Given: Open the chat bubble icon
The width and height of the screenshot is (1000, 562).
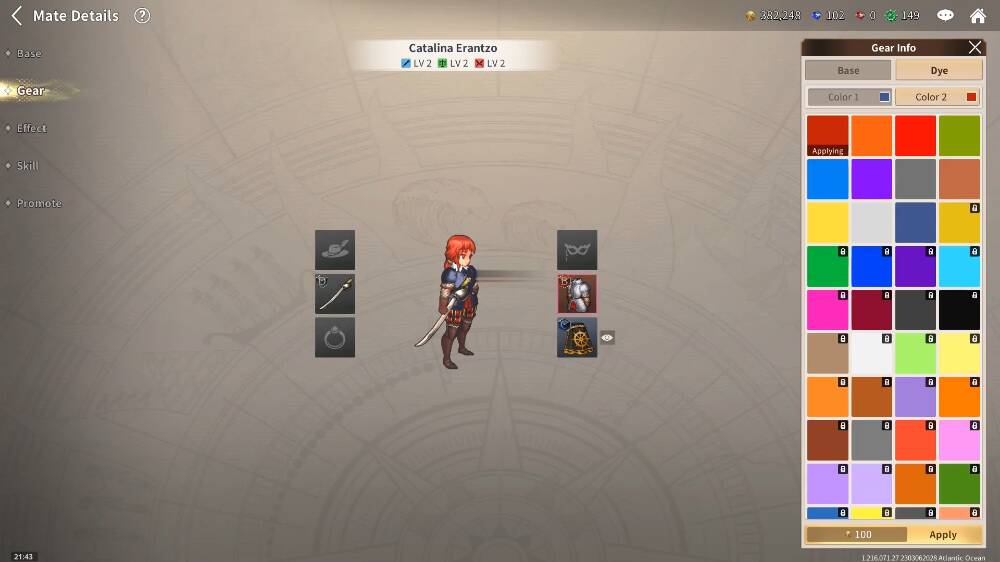Looking at the screenshot, I should [x=945, y=16].
